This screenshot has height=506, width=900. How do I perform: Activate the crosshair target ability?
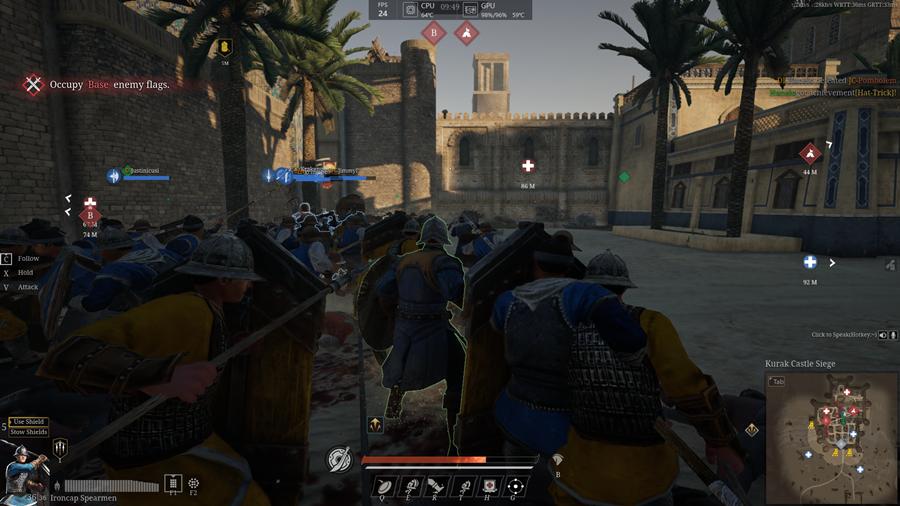pos(515,487)
